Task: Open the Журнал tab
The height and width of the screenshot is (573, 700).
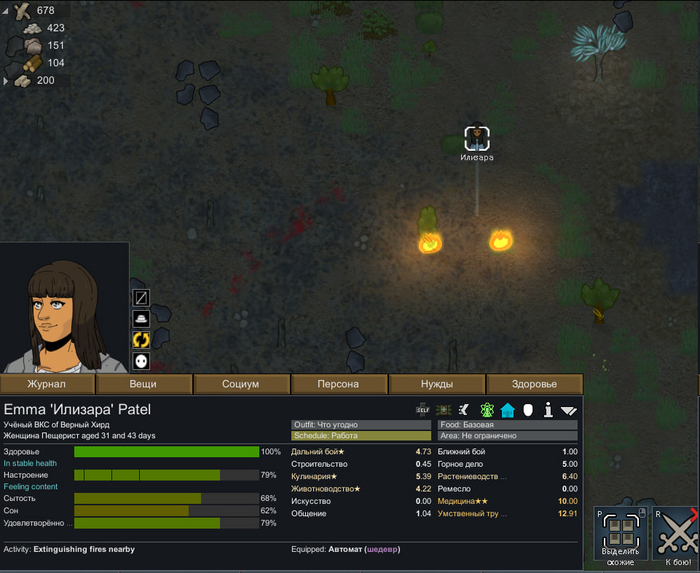Action: point(47,384)
